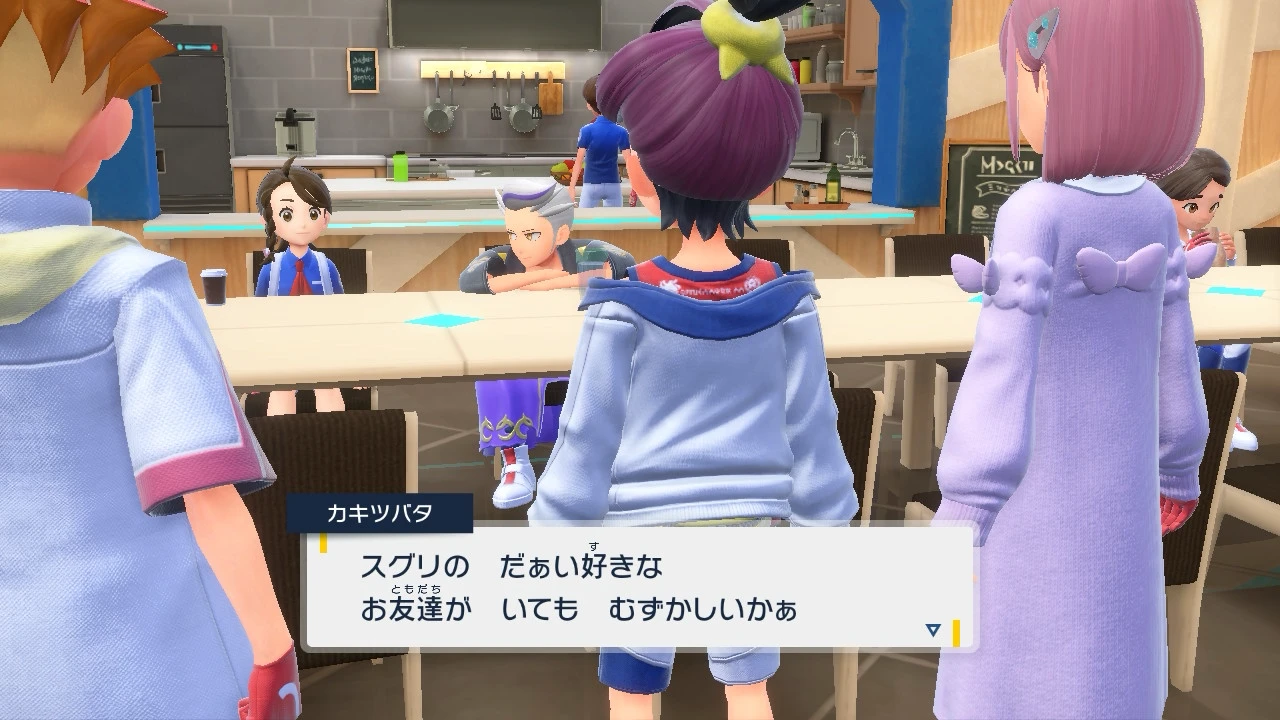Click the dialogue text box to continue
This screenshot has width=1280, height=720.
(x=640, y=587)
